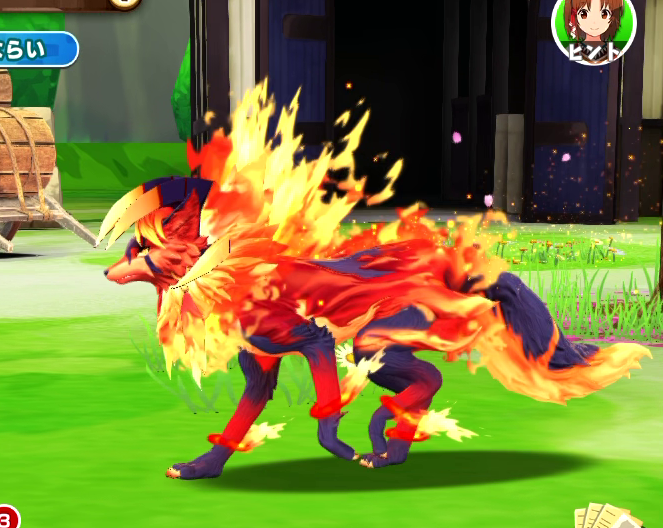Click the blue pill button ending in らい

[36, 49]
